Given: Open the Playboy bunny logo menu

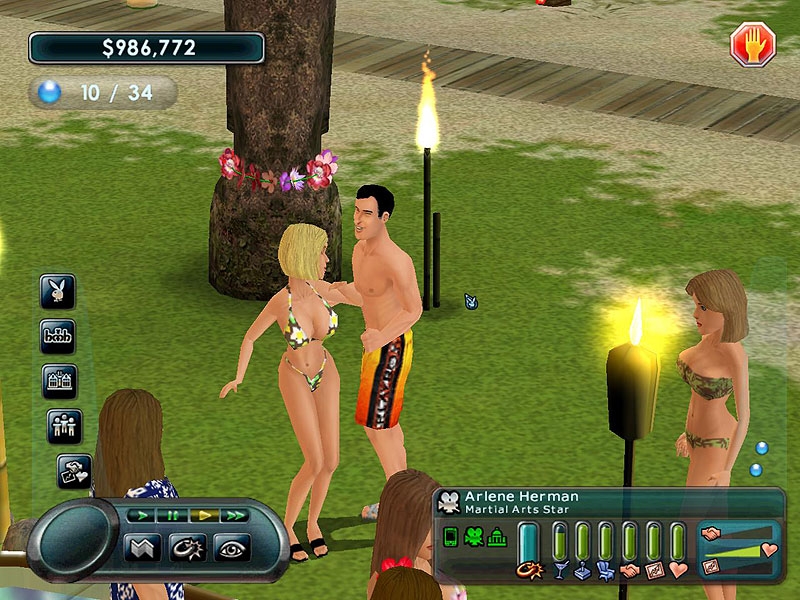Looking at the screenshot, I should click(59, 290).
